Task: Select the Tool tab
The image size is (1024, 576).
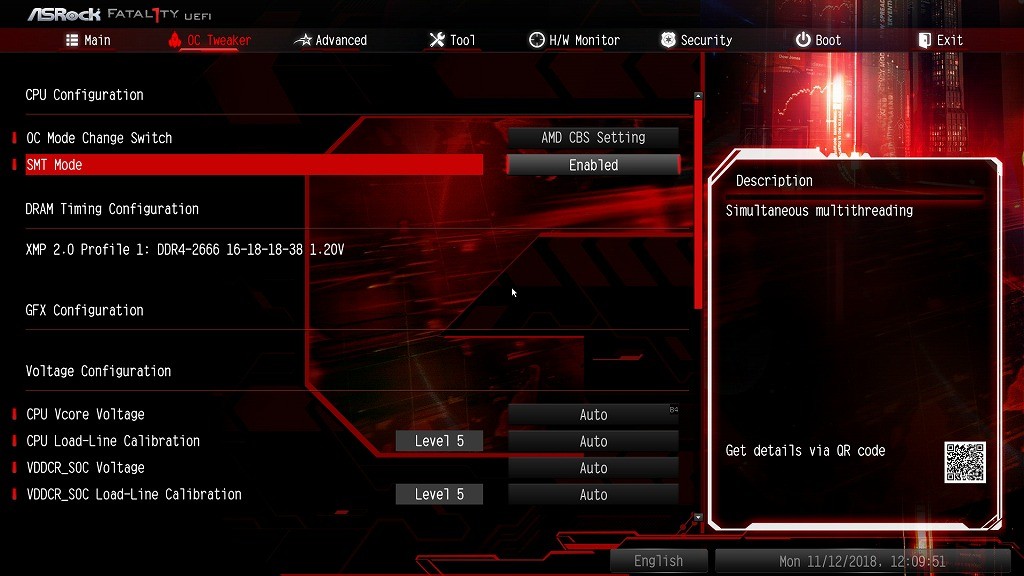Action: [x=452, y=40]
